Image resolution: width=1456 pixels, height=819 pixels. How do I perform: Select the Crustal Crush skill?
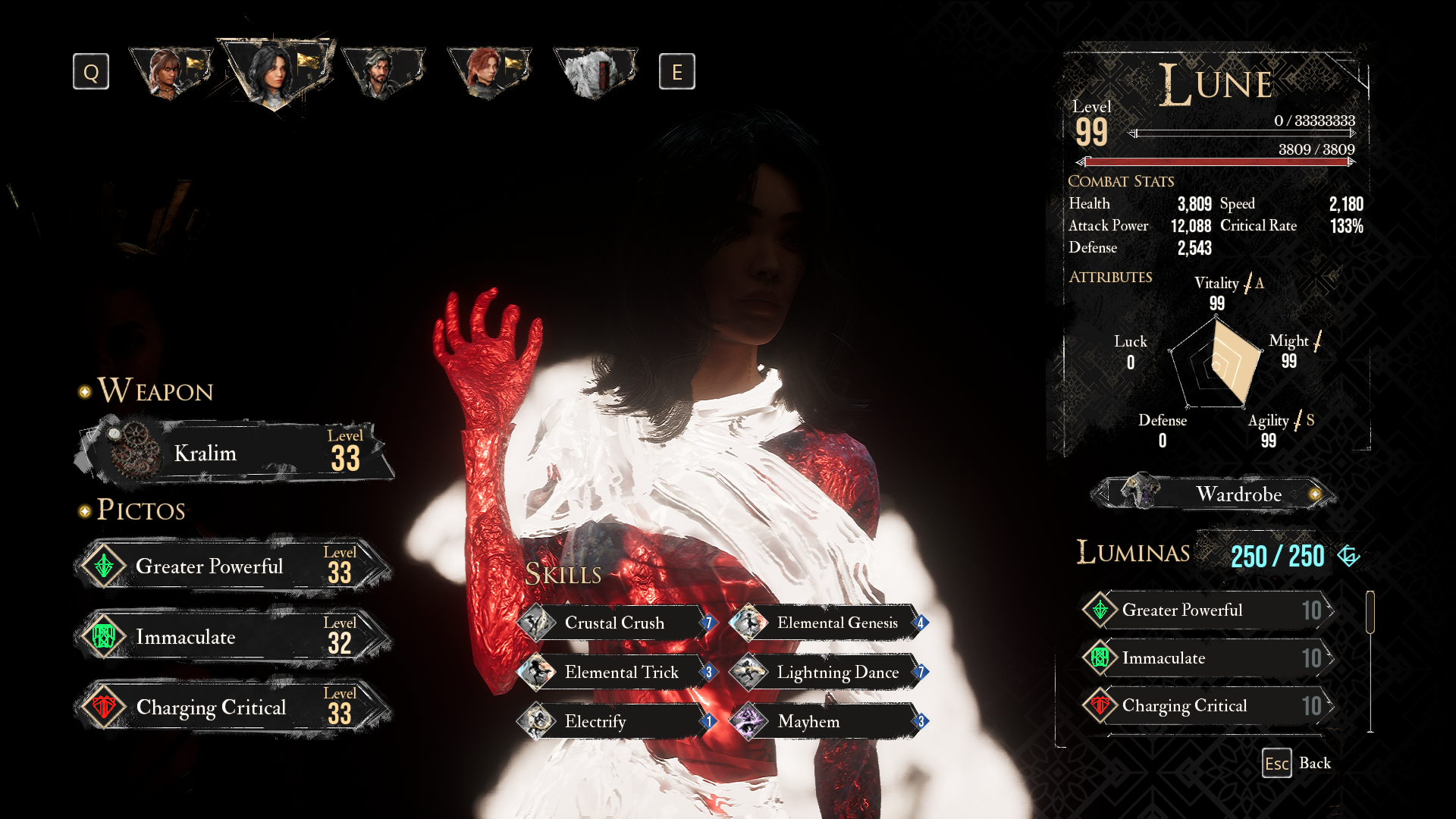(x=616, y=623)
